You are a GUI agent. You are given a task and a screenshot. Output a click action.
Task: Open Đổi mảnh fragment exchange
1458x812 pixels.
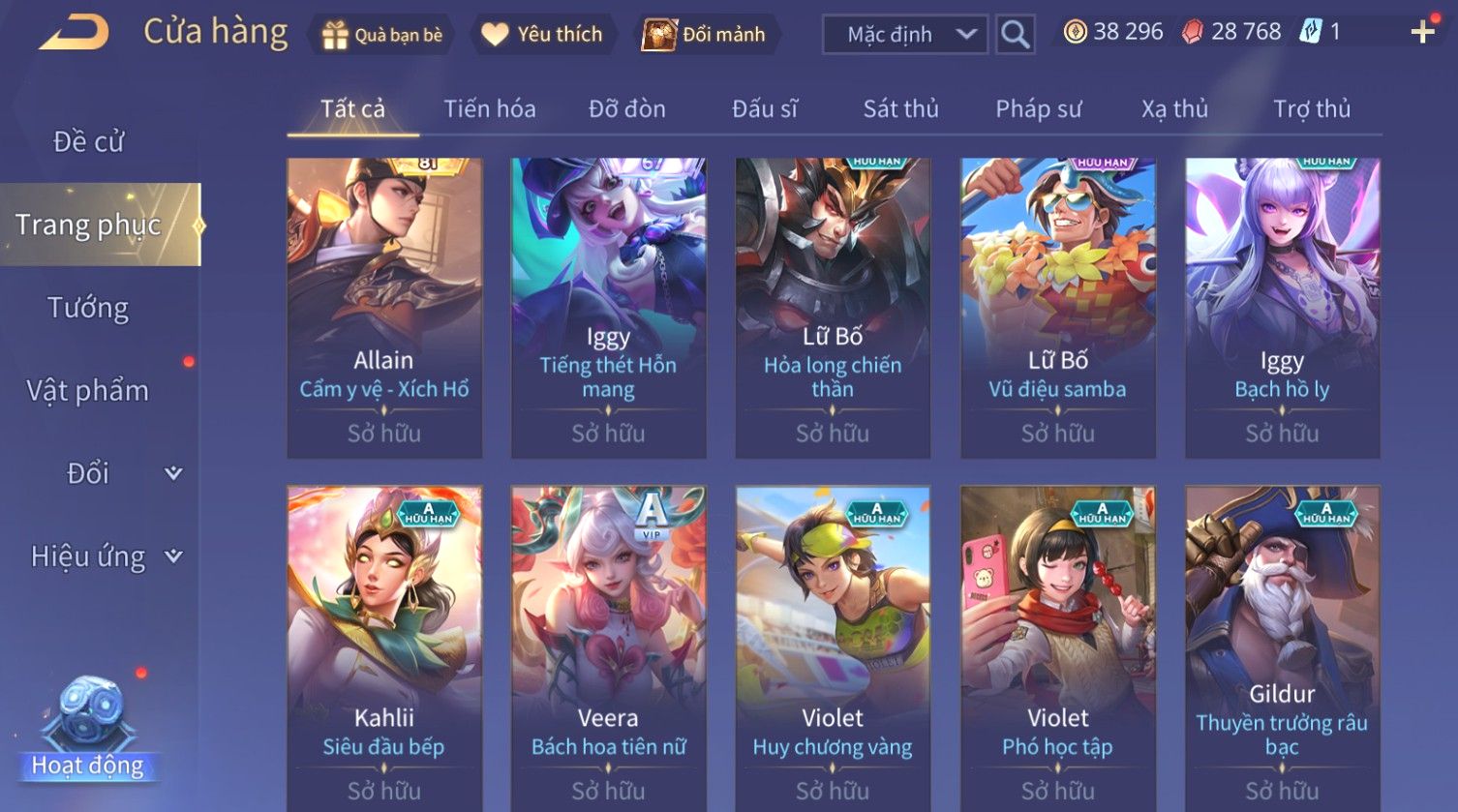704,35
